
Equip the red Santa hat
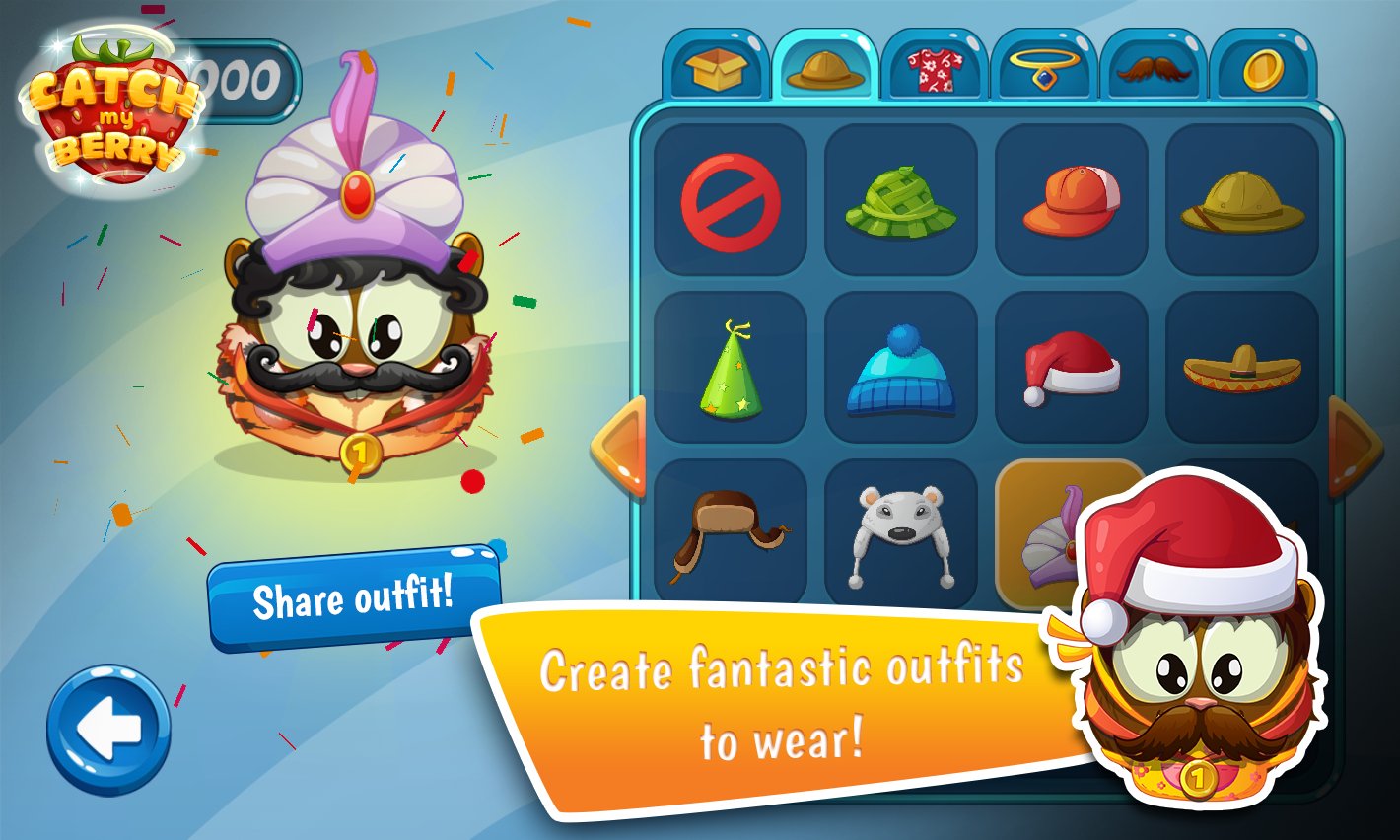click(1072, 368)
